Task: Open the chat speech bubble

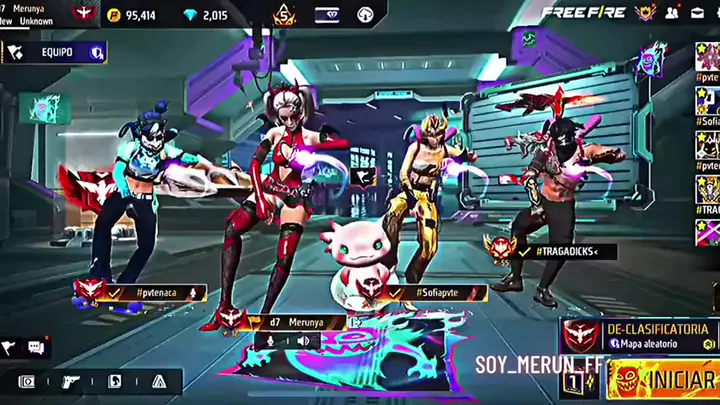Action: click(x=37, y=348)
